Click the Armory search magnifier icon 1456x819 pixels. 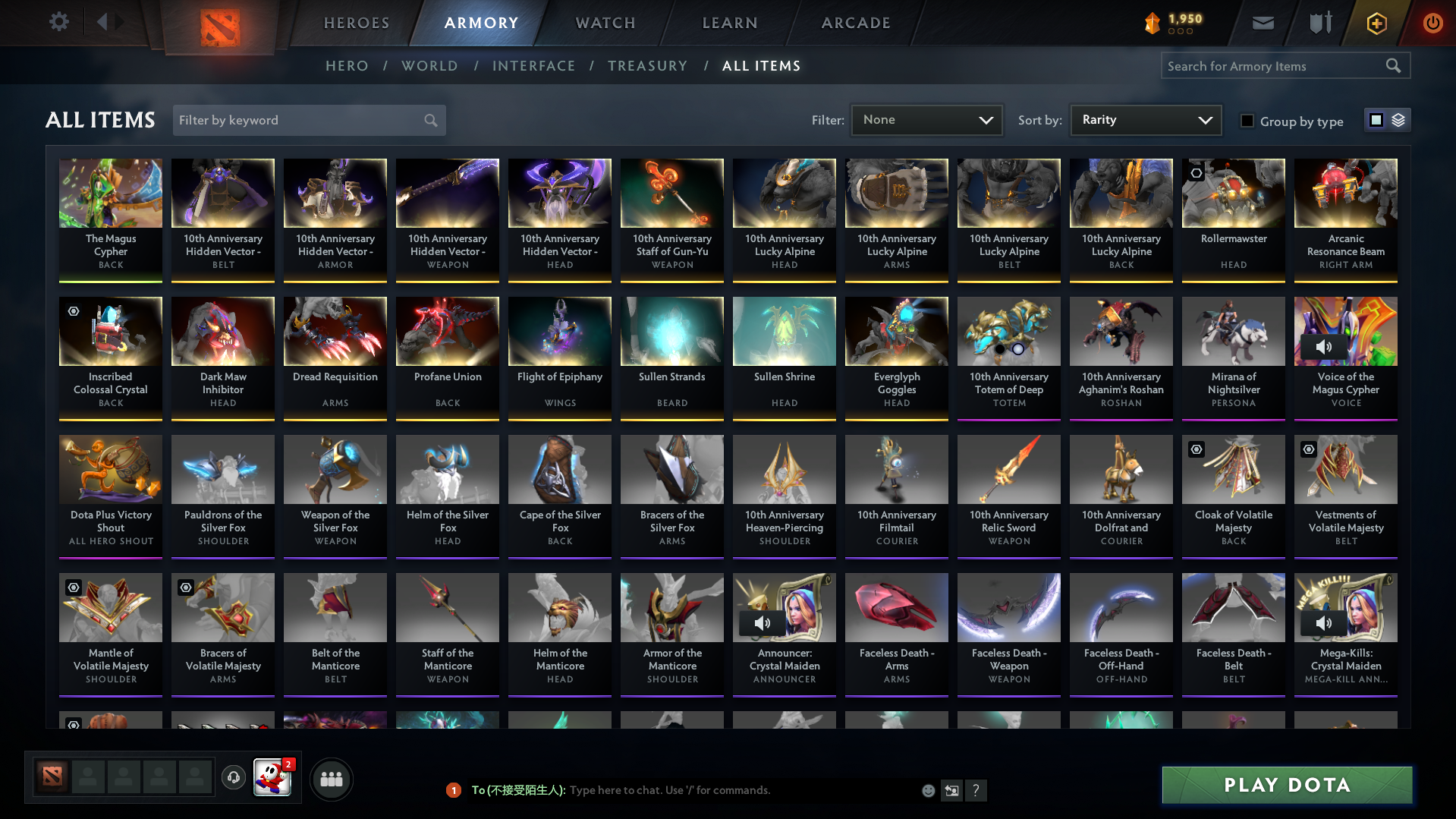click(1393, 66)
